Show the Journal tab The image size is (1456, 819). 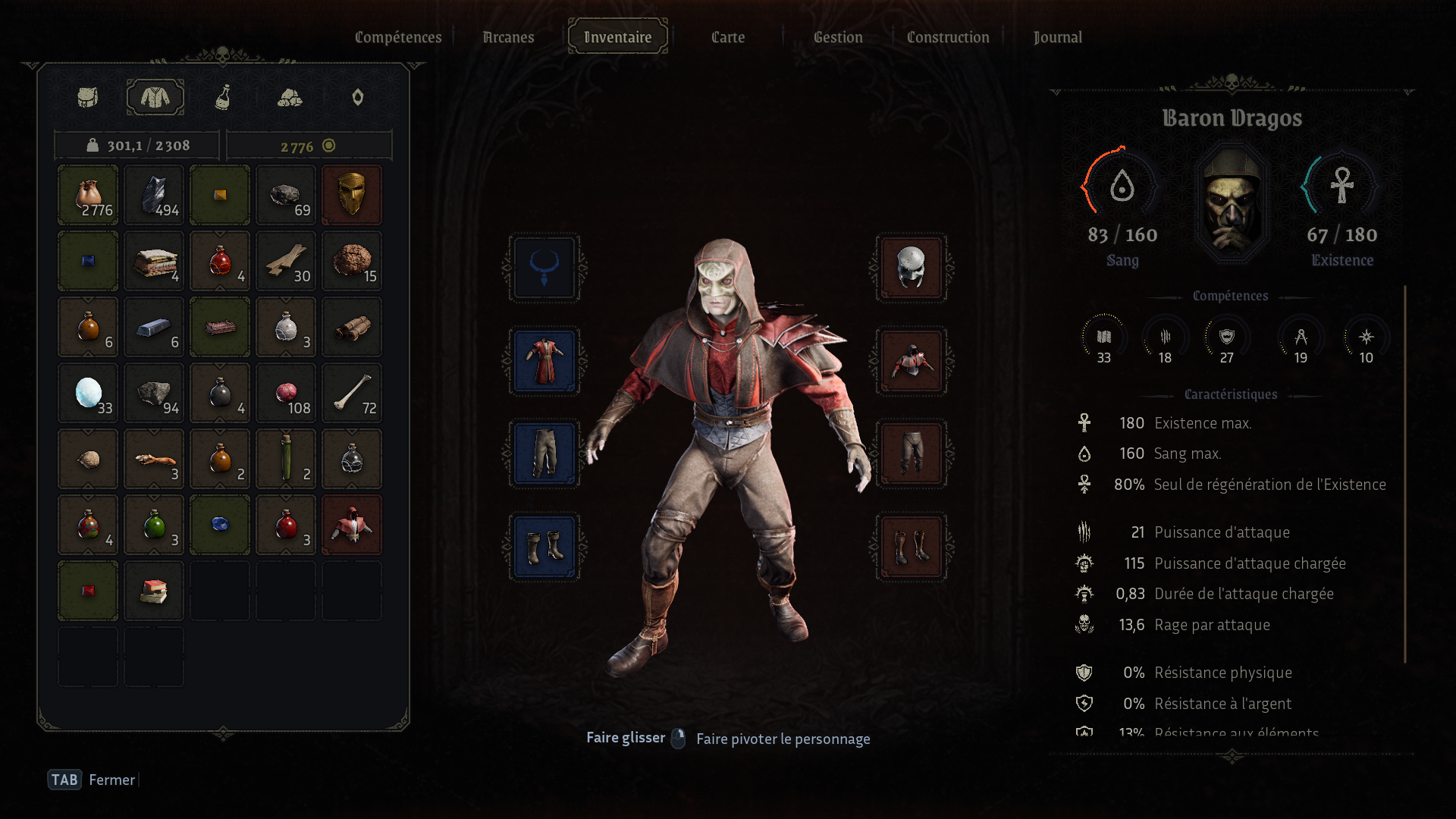tap(1058, 37)
